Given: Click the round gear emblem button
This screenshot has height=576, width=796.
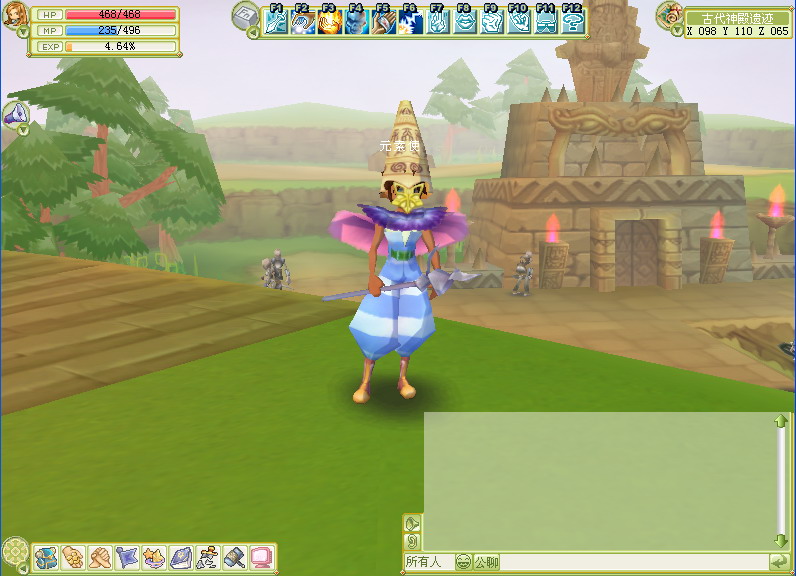Looking at the screenshot, I should (15, 551).
